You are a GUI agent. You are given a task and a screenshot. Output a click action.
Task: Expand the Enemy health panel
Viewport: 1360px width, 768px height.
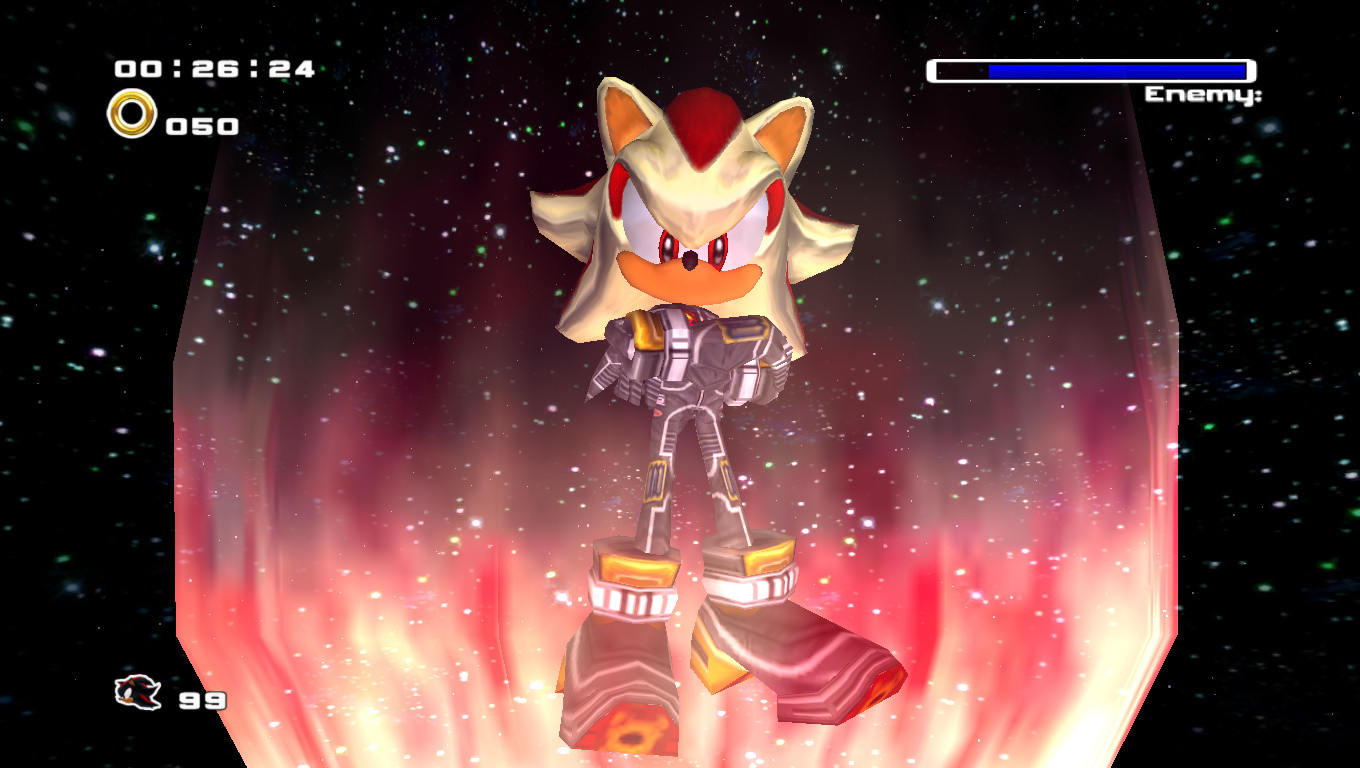click(1090, 71)
